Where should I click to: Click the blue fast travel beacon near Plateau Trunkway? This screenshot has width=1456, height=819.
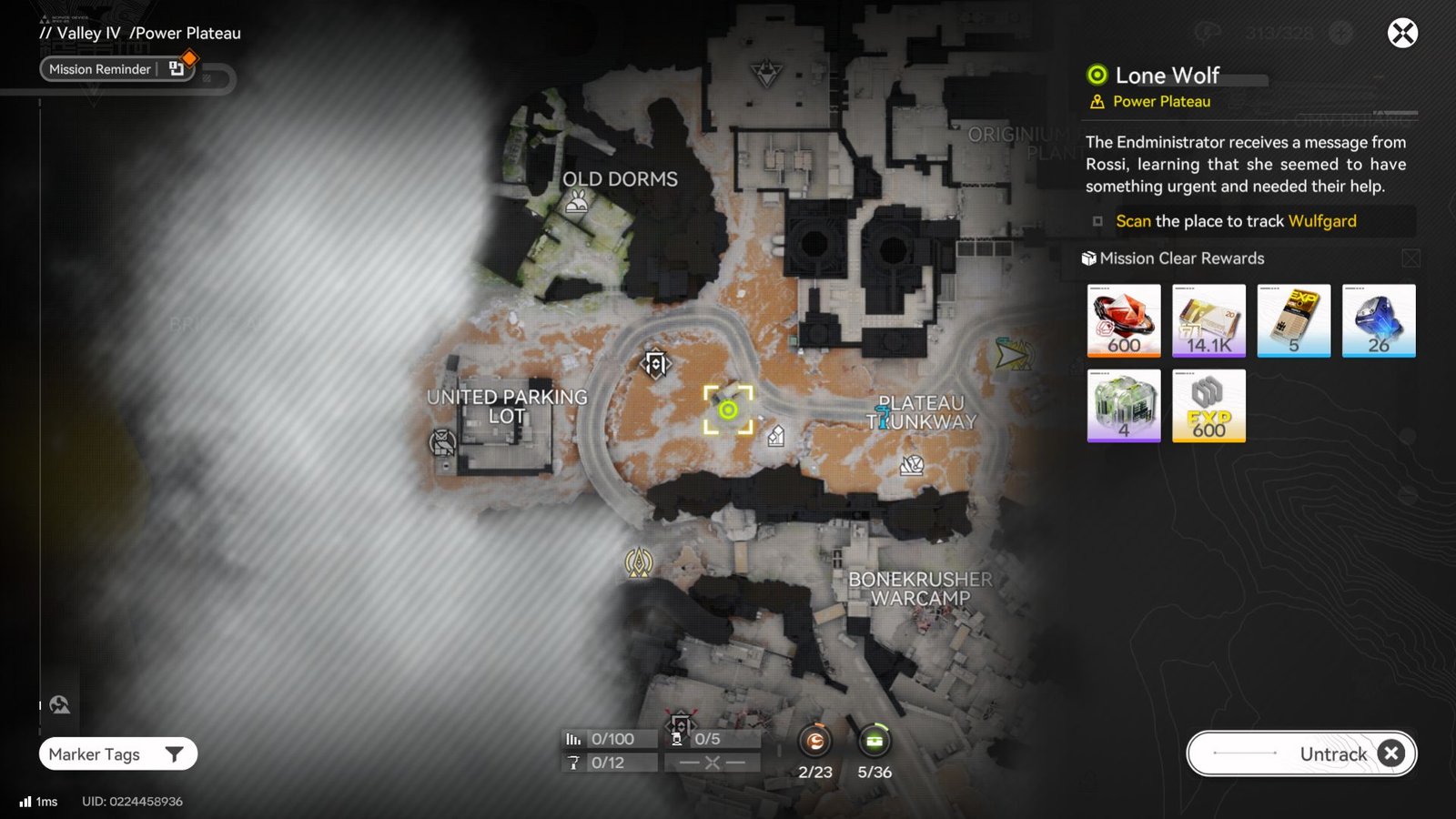click(x=884, y=416)
